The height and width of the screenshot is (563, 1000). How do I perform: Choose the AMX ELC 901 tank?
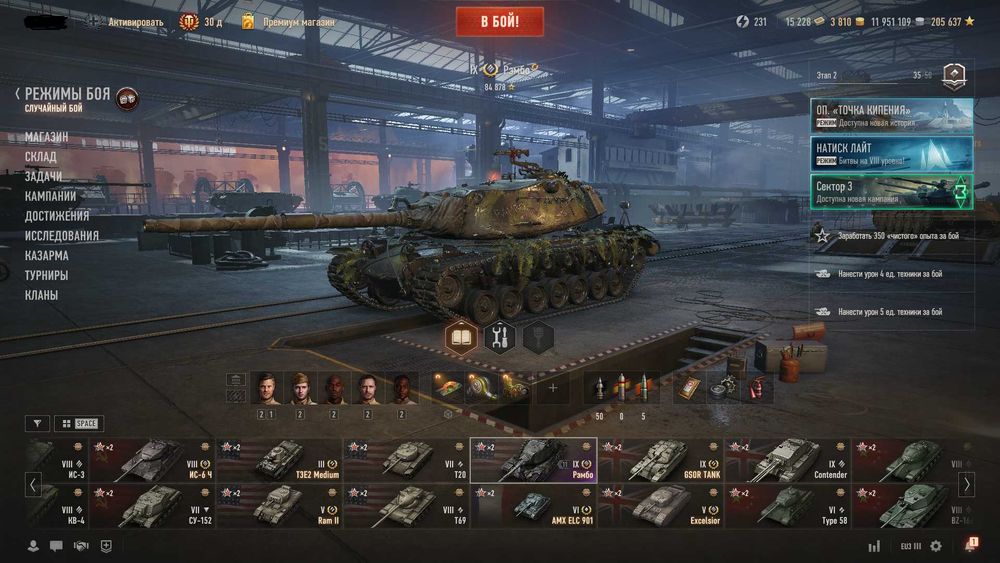[534, 507]
